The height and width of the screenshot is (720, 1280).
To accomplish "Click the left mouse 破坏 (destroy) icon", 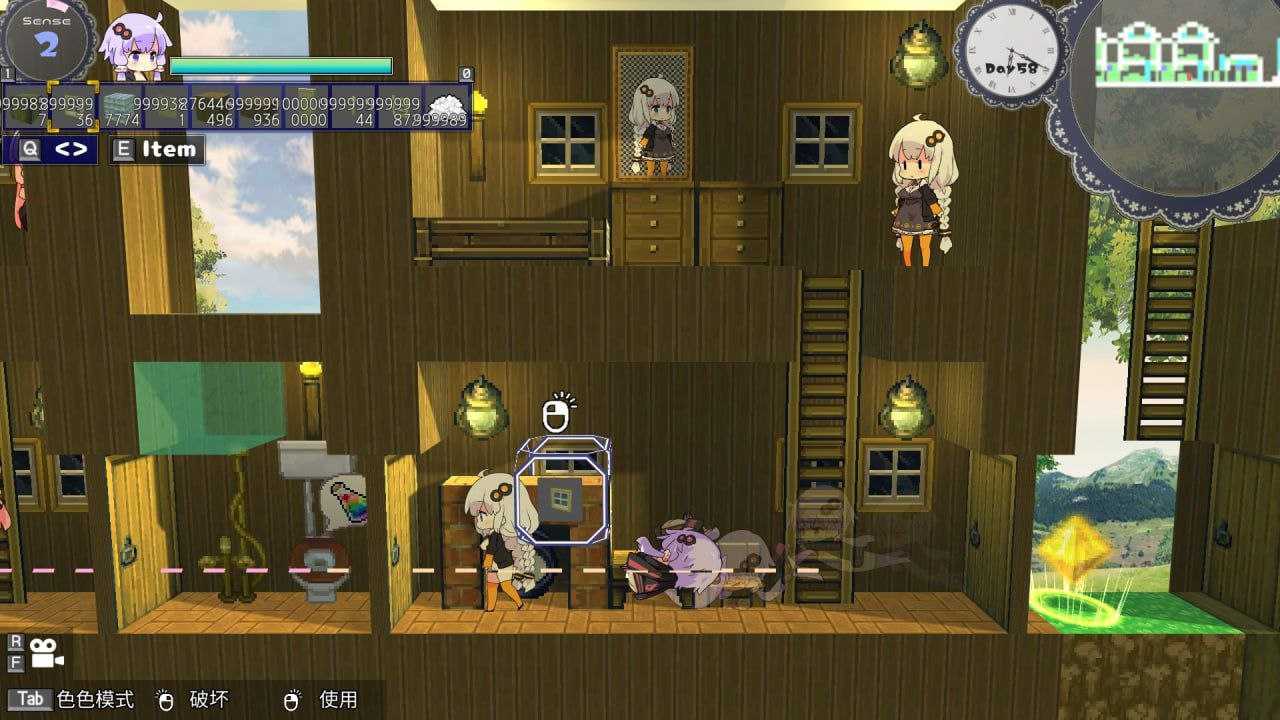I will point(166,700).
